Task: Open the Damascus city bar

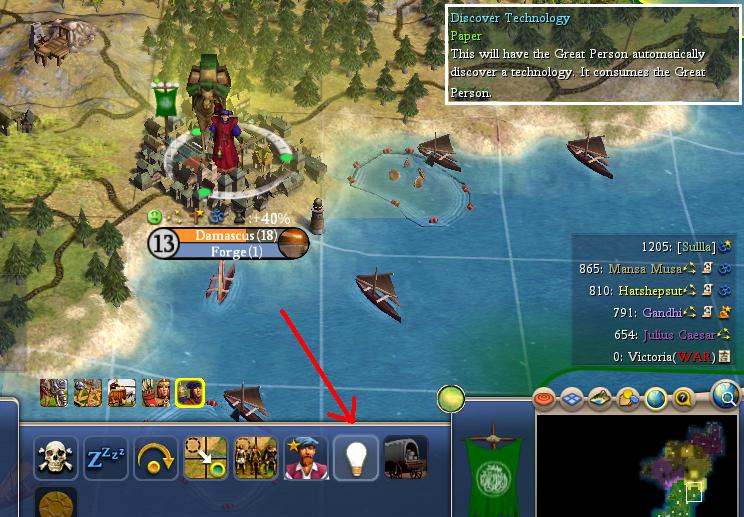Action: [x=228, y=243]
